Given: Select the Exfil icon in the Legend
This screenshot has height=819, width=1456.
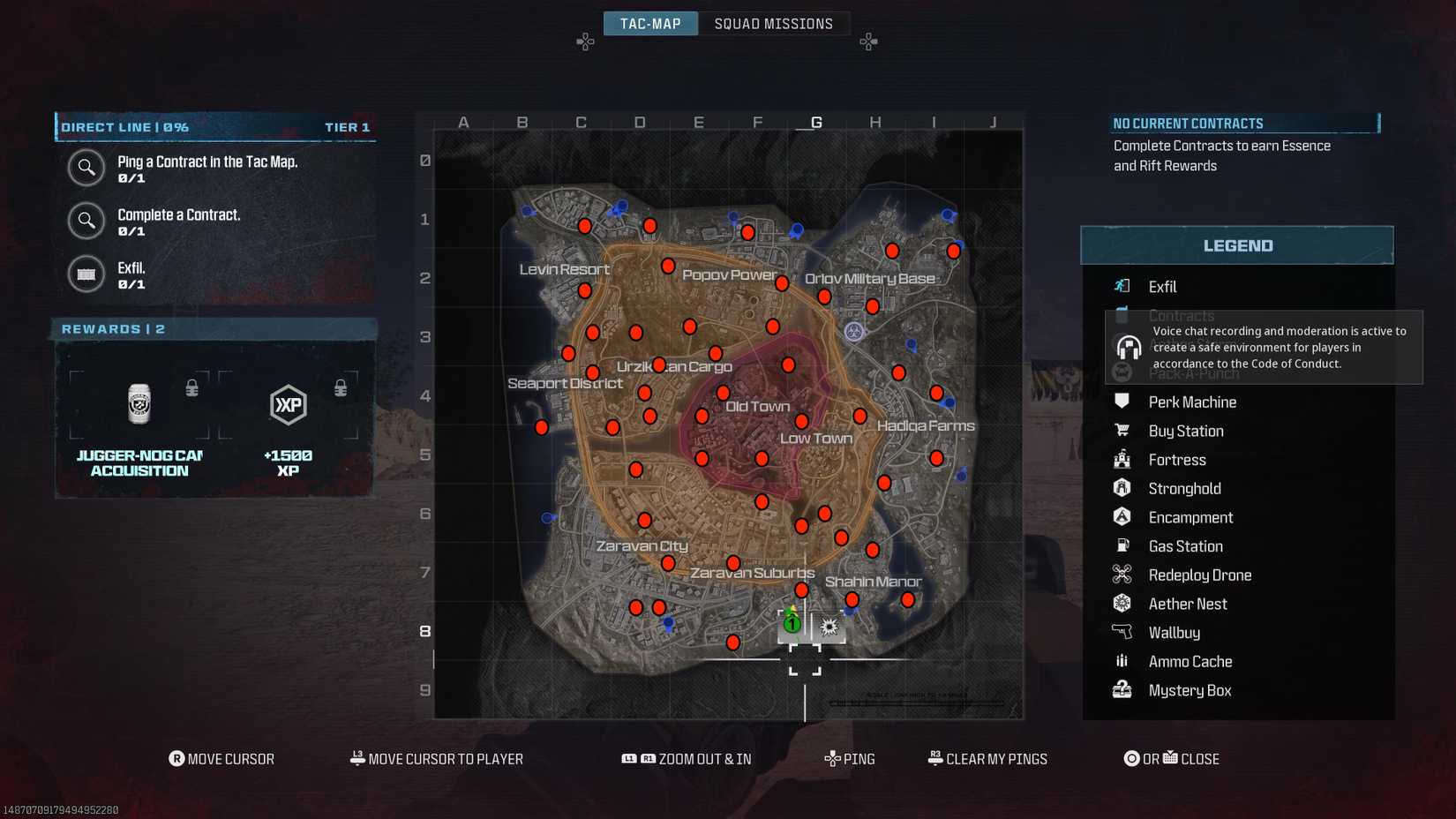Looking at the screenshot, I should coord(1122,286).
